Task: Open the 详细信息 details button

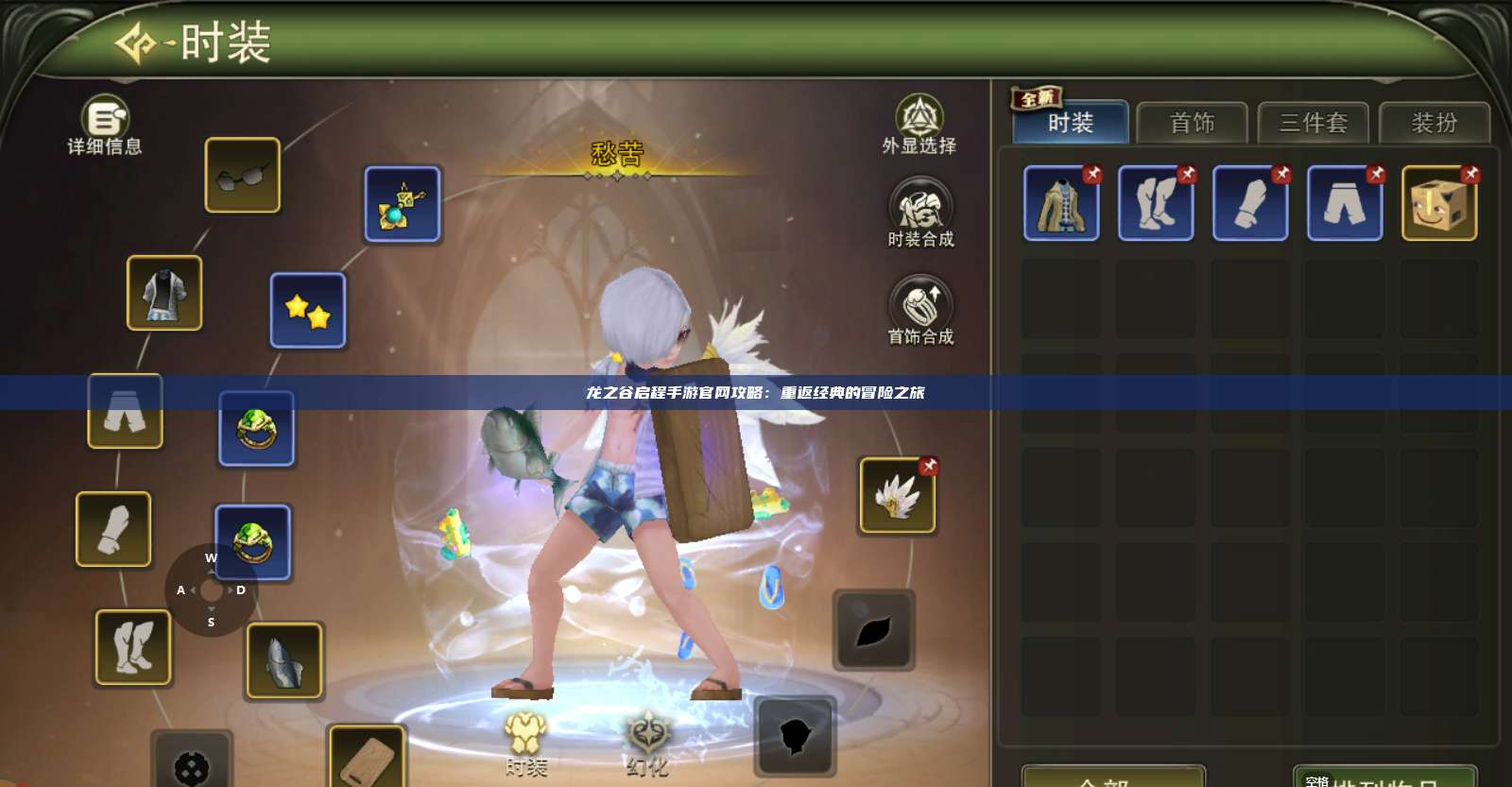Action: click(x=105, y=124)
